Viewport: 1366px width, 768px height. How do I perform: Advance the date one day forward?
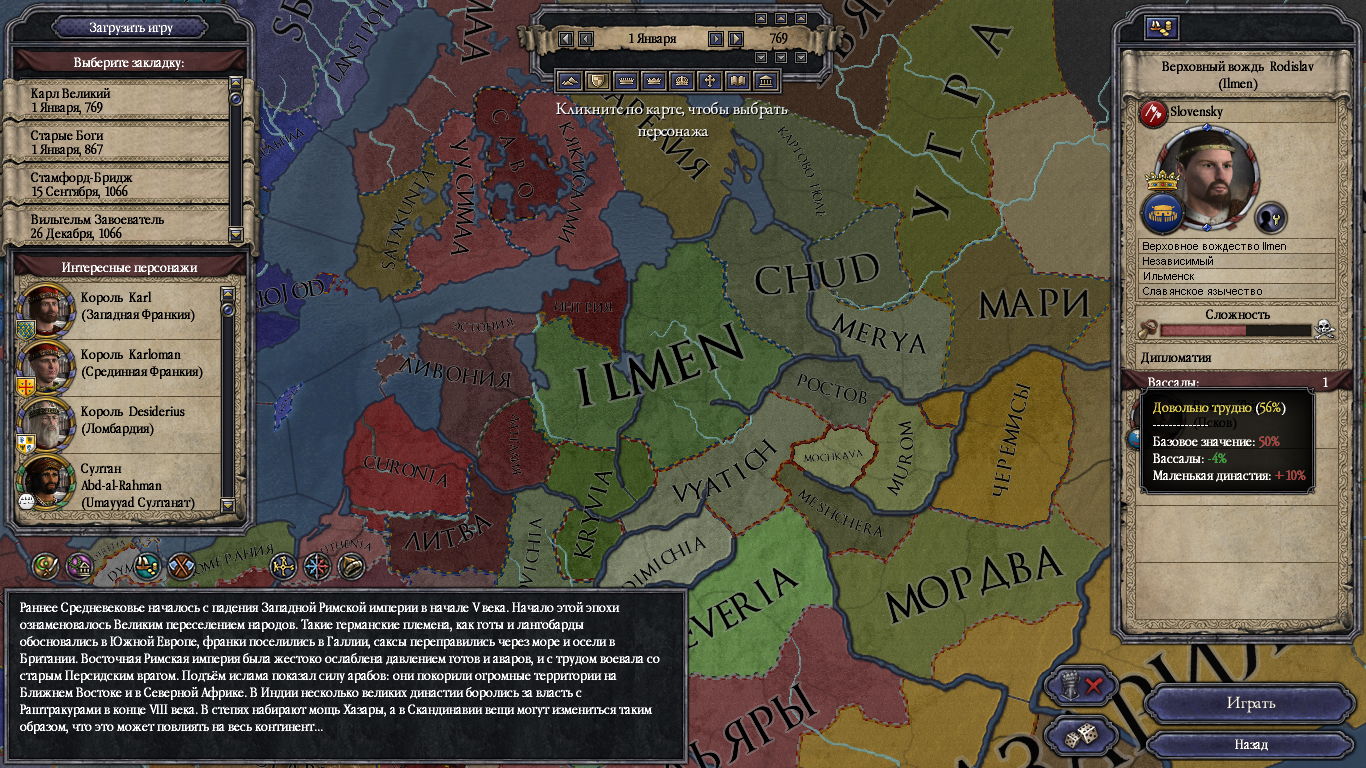[x=715, y=38]
